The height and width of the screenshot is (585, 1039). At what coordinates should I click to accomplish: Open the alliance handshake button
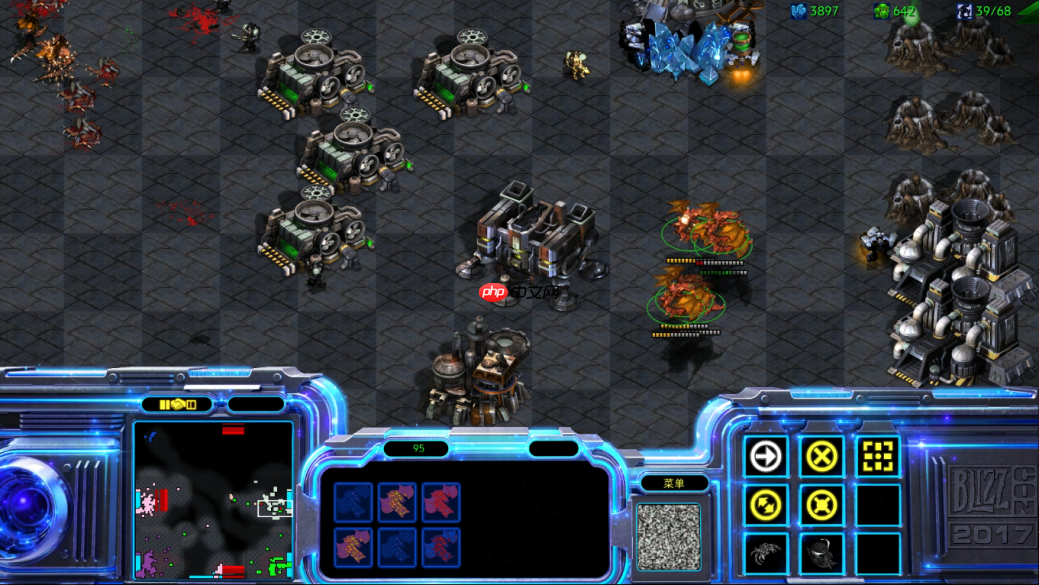(x=177, y=405)
